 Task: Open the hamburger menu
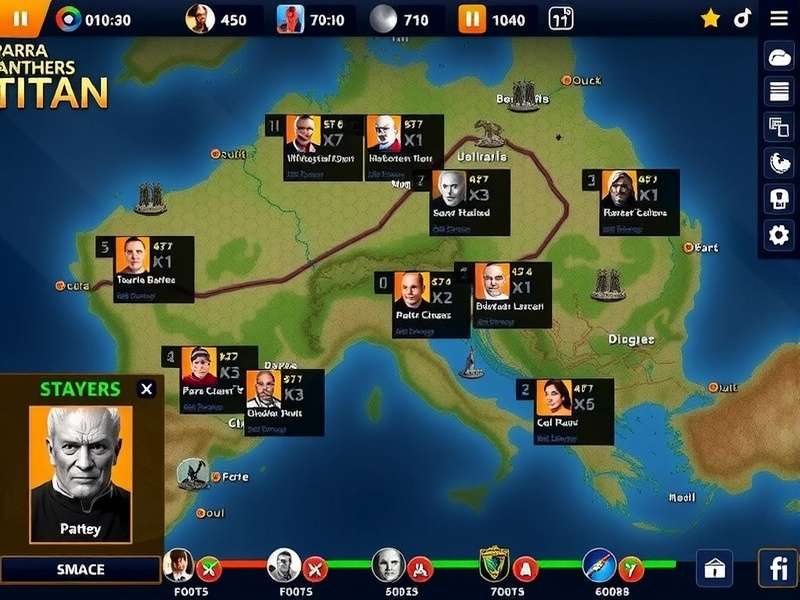(779, 18)
